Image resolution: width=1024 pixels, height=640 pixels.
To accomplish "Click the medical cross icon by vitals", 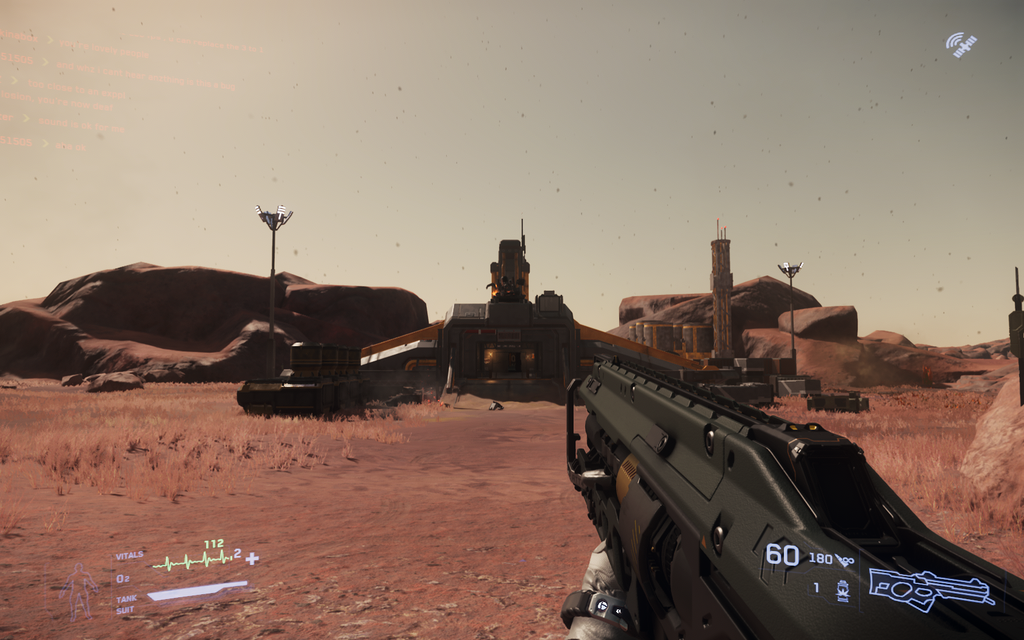I will pyautogui.click(x=252, y=558).
